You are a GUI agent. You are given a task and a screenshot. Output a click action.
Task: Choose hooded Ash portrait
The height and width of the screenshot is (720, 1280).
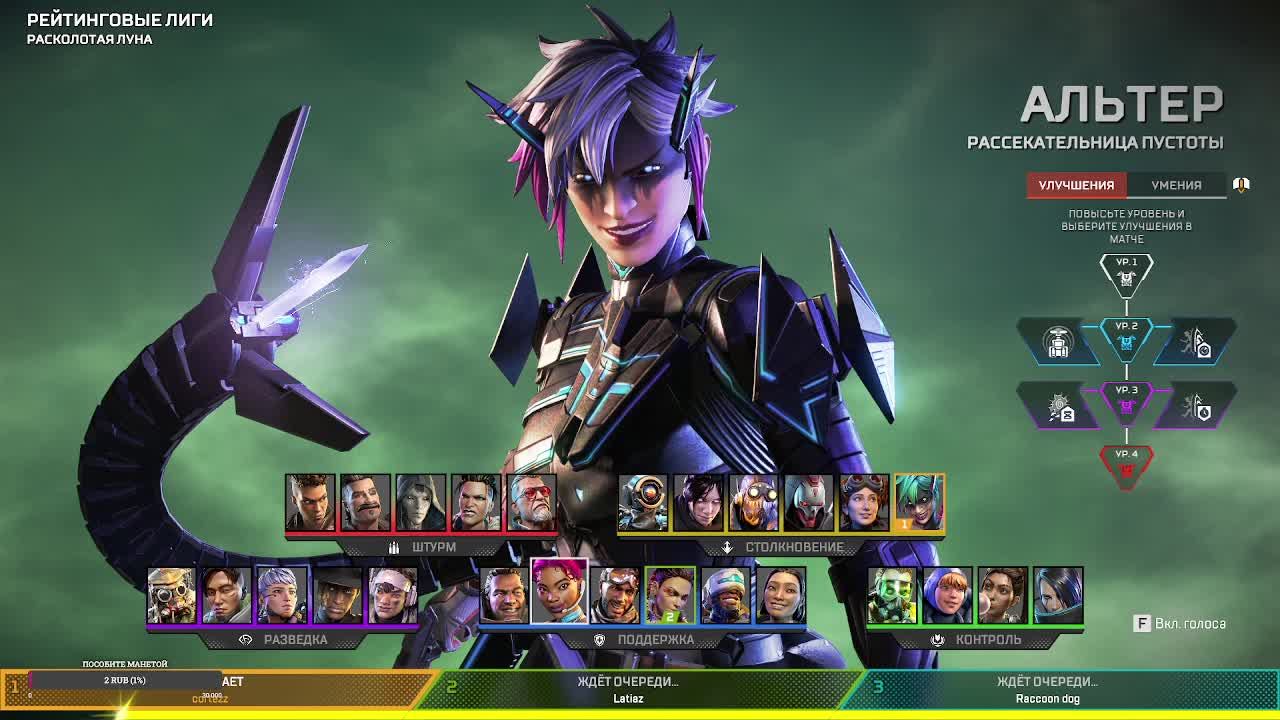pyautogui.click(x=420, y=503)
